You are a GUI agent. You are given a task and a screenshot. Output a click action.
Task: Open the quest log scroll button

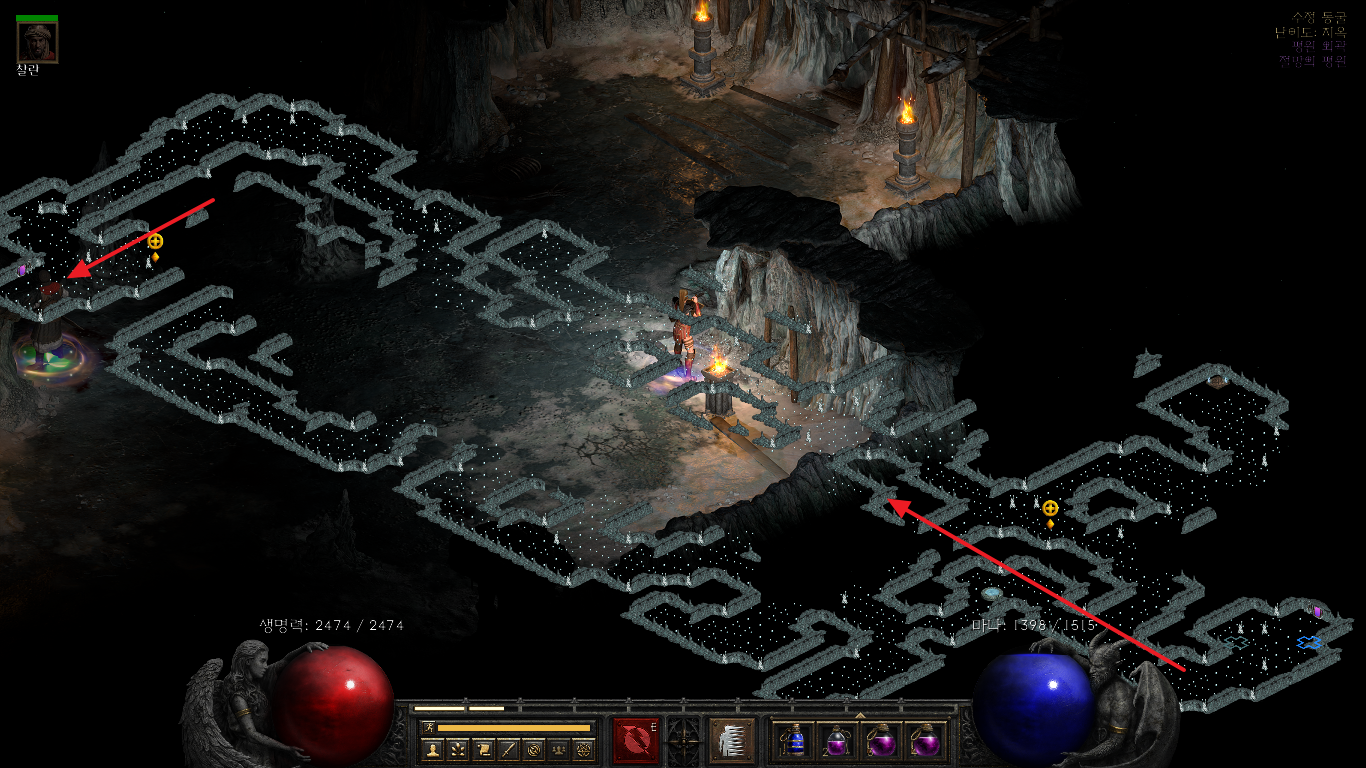click(483, 748)
